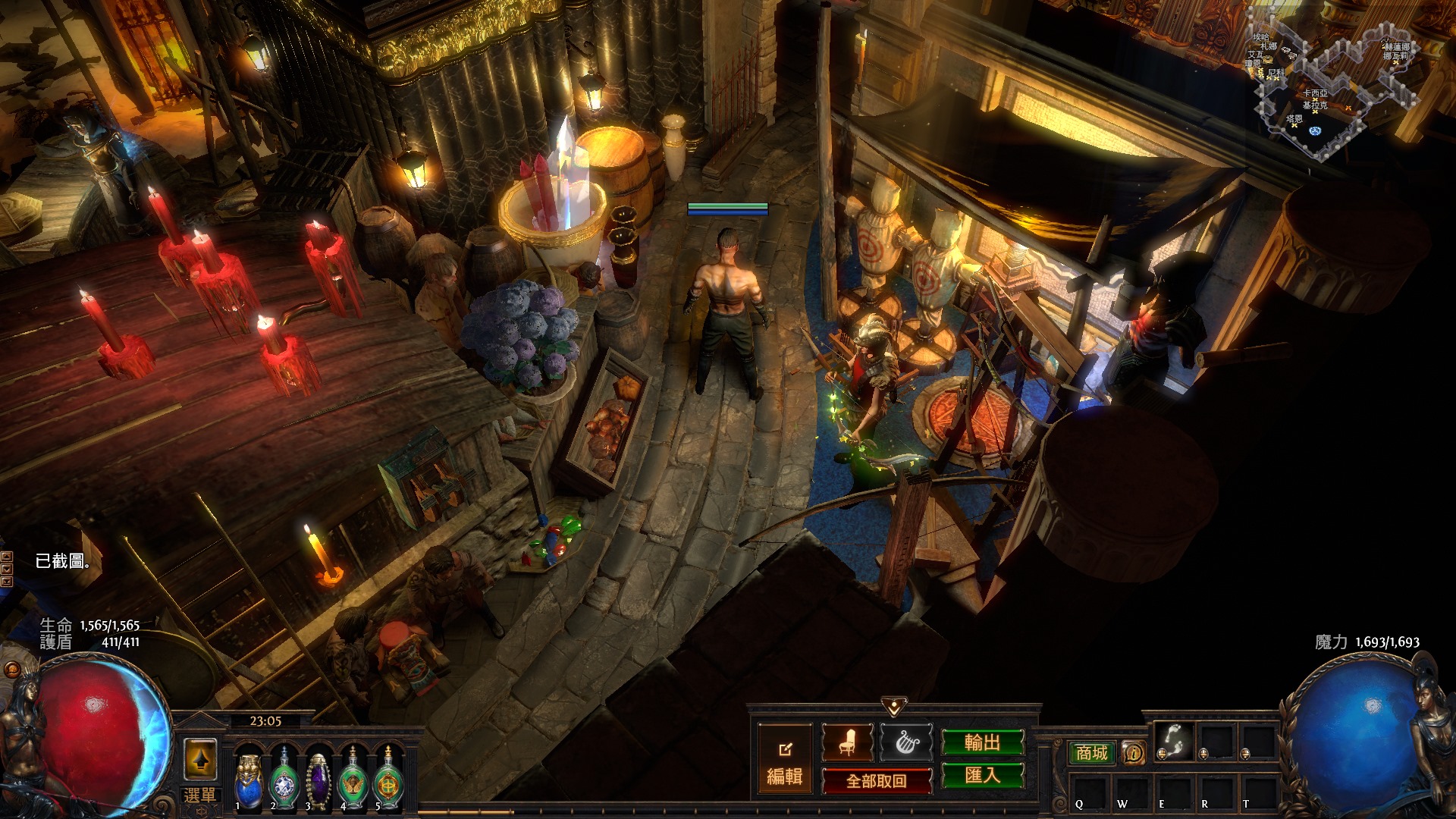
Task: Use the blue mana flask in slot 1
Action: pyautogui.click(x=249, y=777)
